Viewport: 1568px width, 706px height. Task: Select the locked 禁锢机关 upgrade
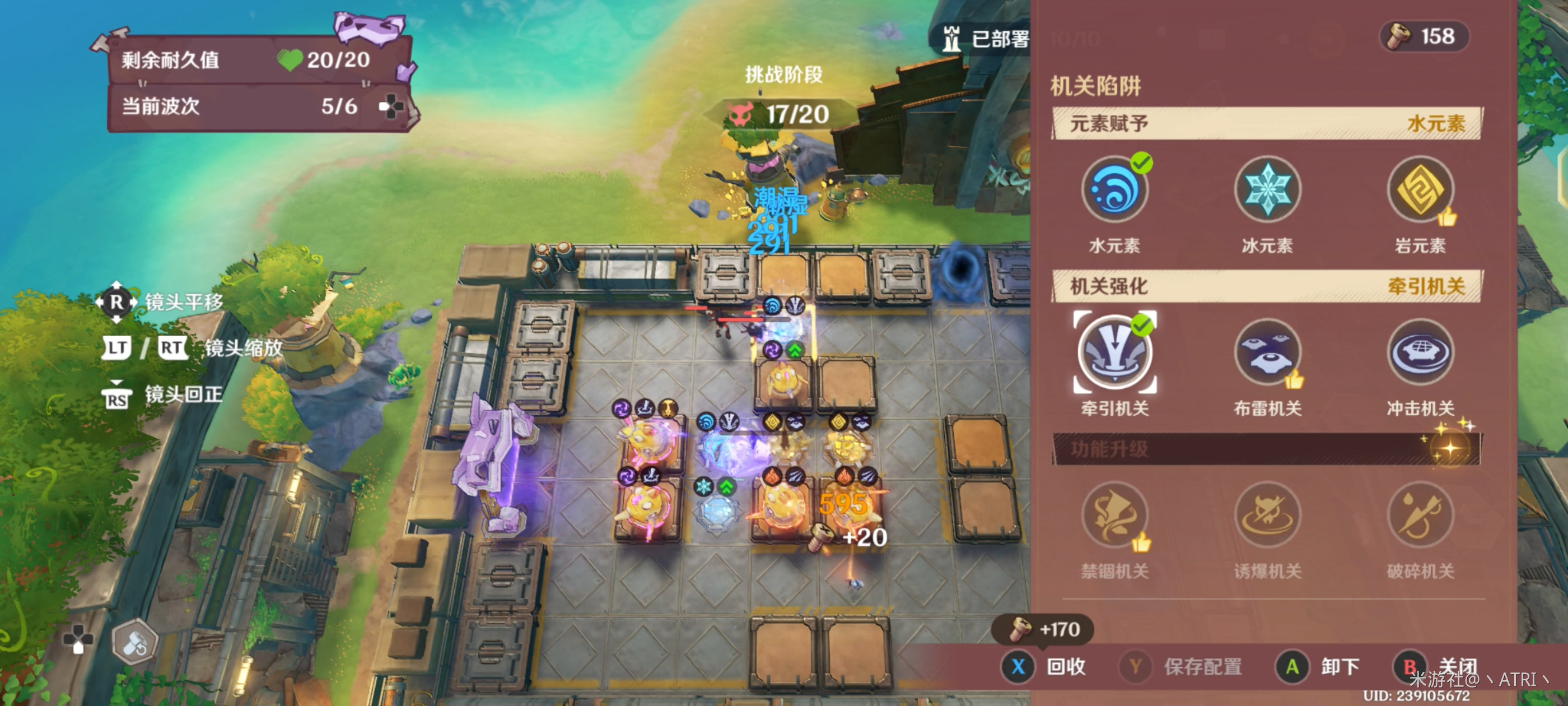click(x=1114, y=515)
